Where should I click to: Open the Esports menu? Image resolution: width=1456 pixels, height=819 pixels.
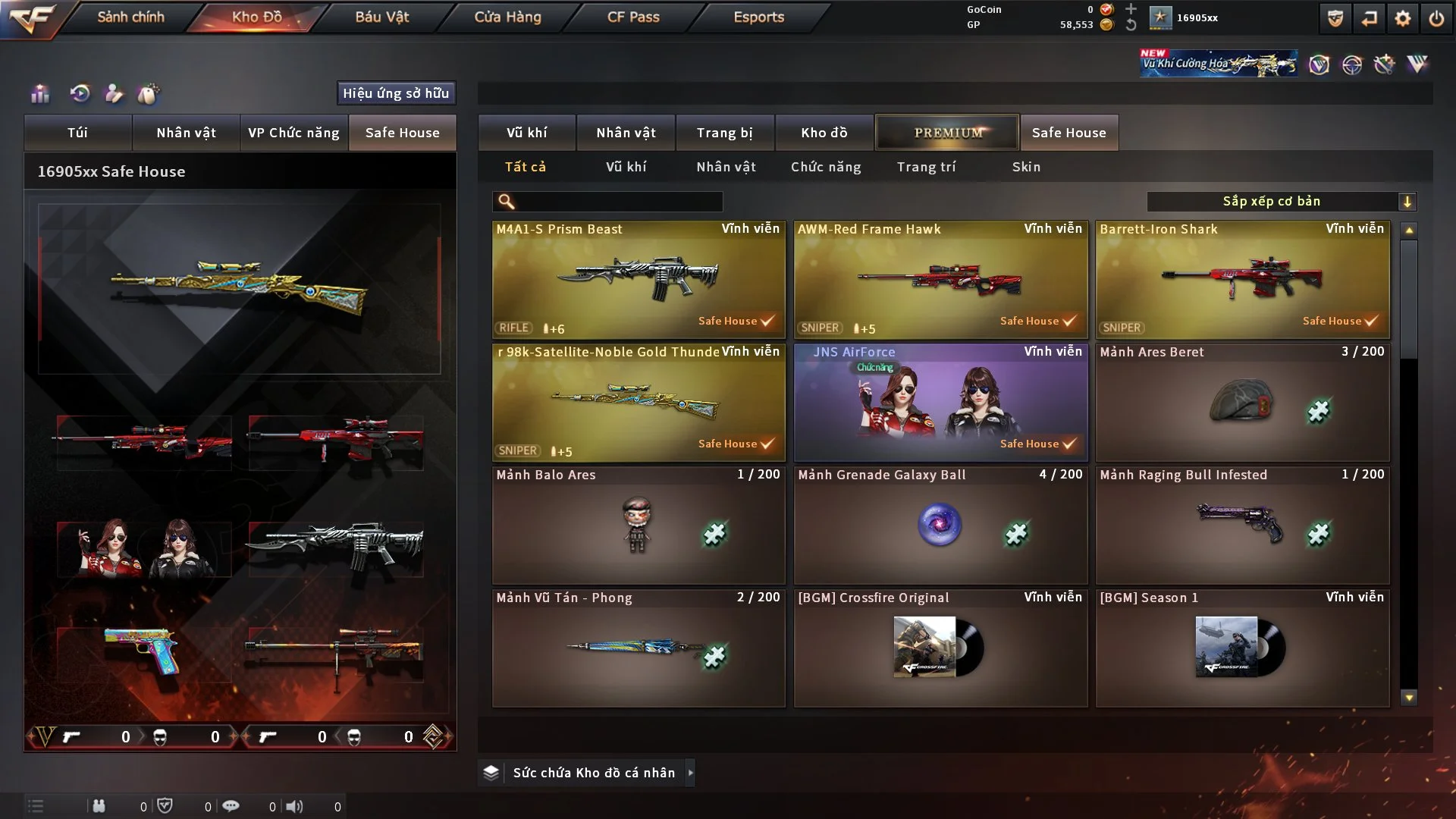pyautogui.click(x=758, y=17)
